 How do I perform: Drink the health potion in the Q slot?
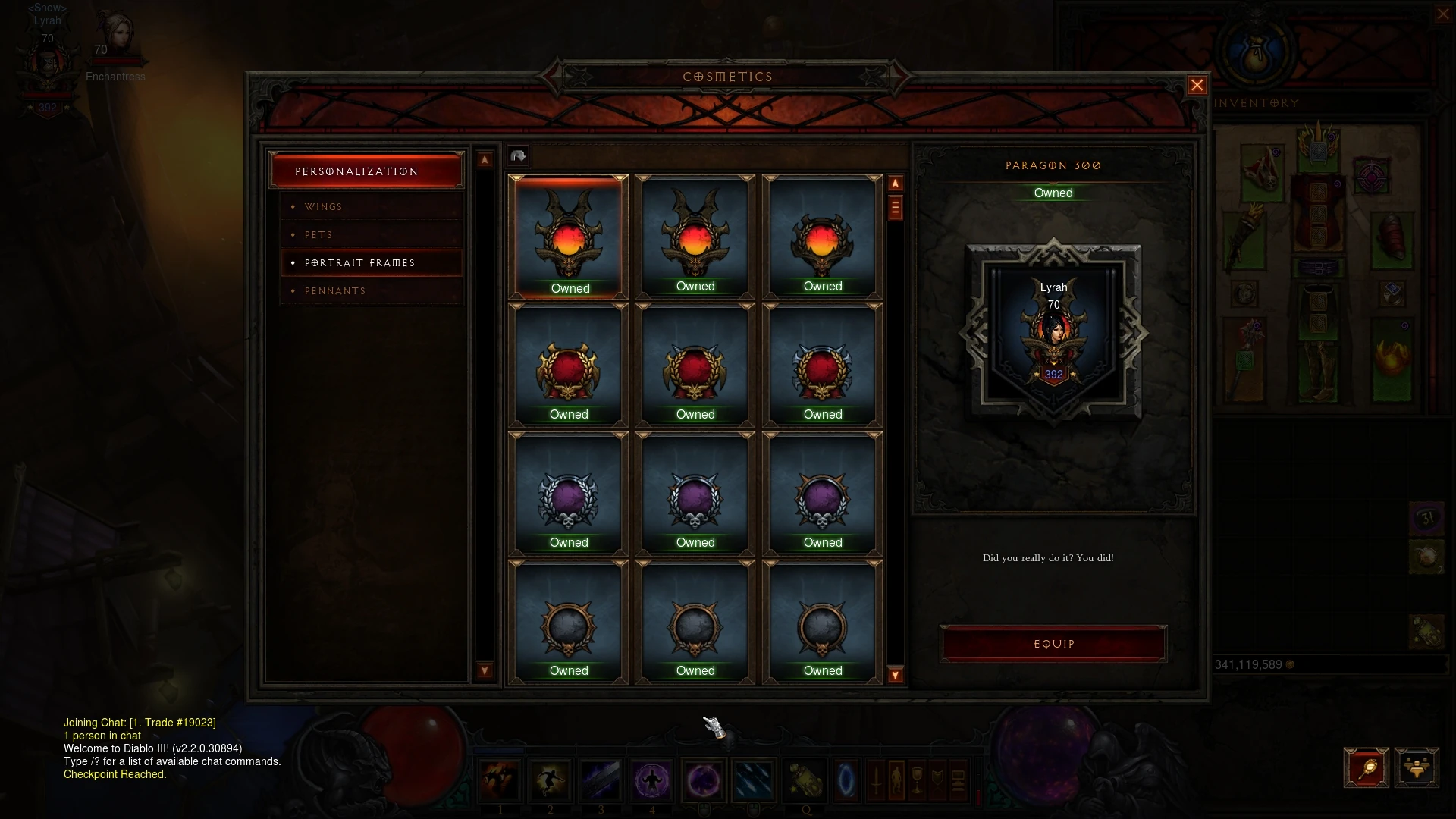click(806, 778)
